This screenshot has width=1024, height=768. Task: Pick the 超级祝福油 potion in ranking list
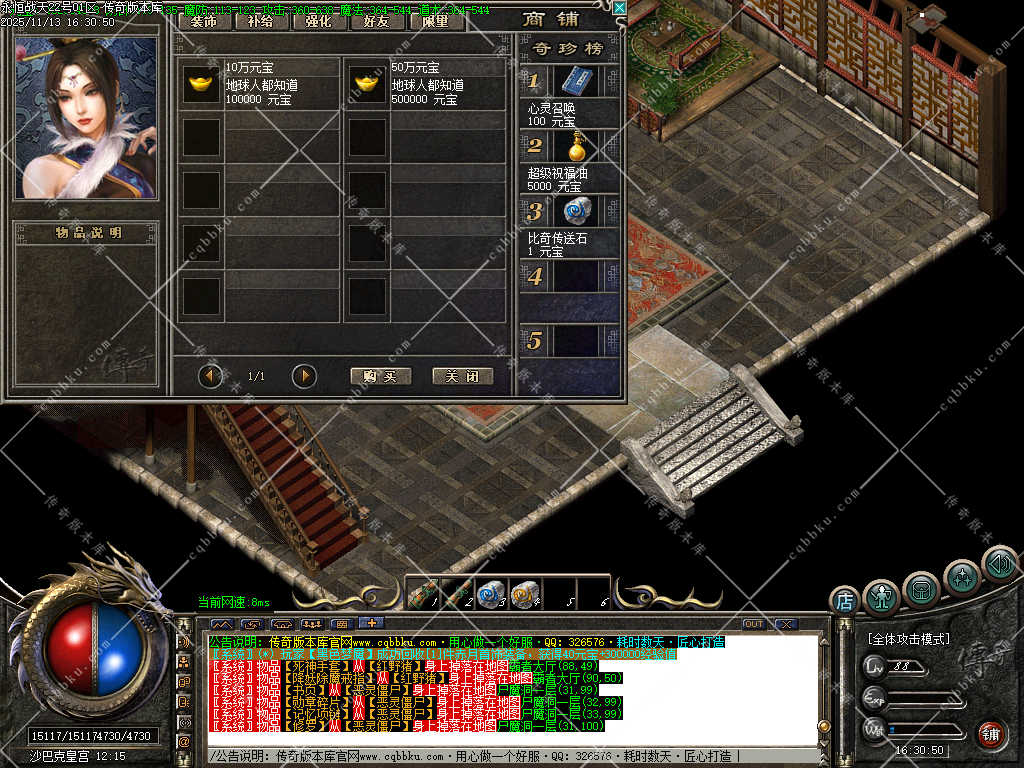click(x=574, y=146)
